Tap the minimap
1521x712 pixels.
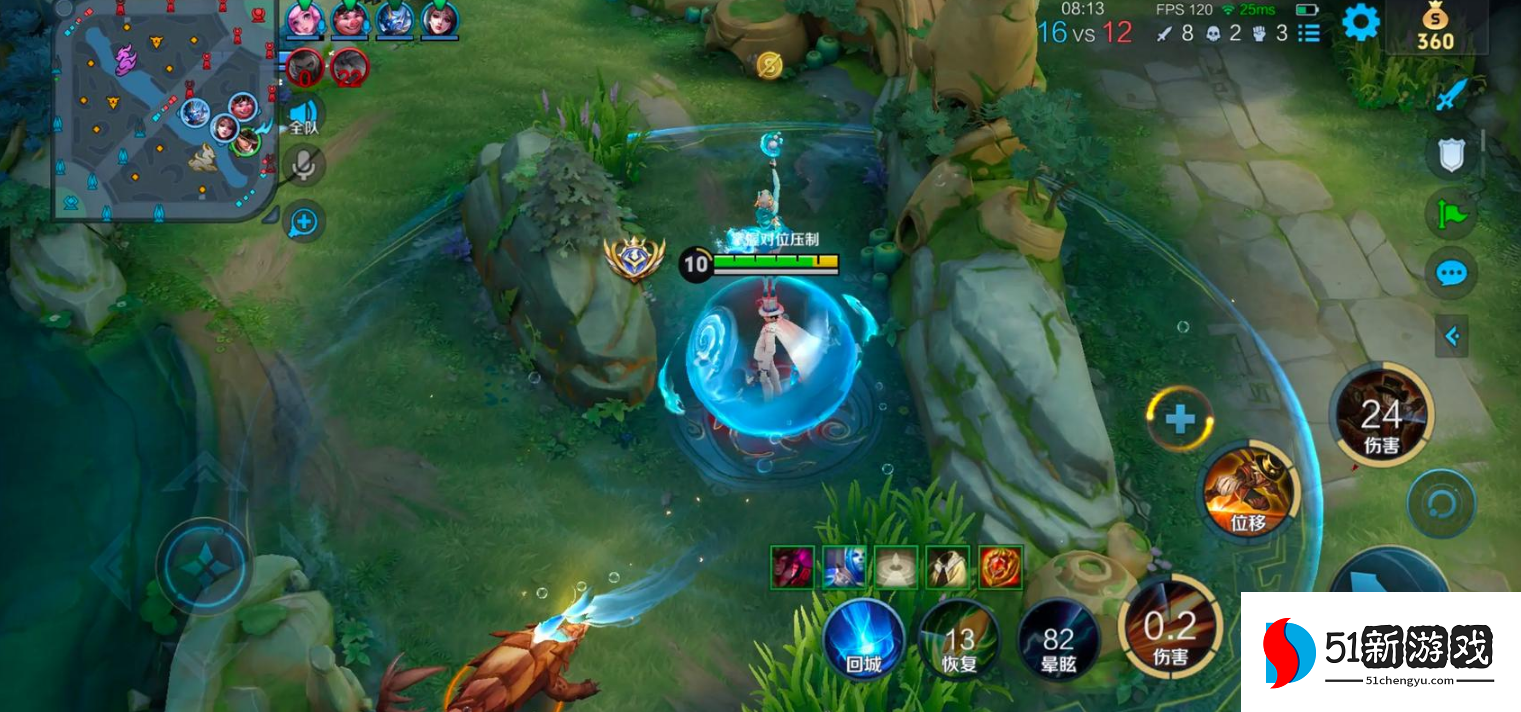(x=165, y=110)
